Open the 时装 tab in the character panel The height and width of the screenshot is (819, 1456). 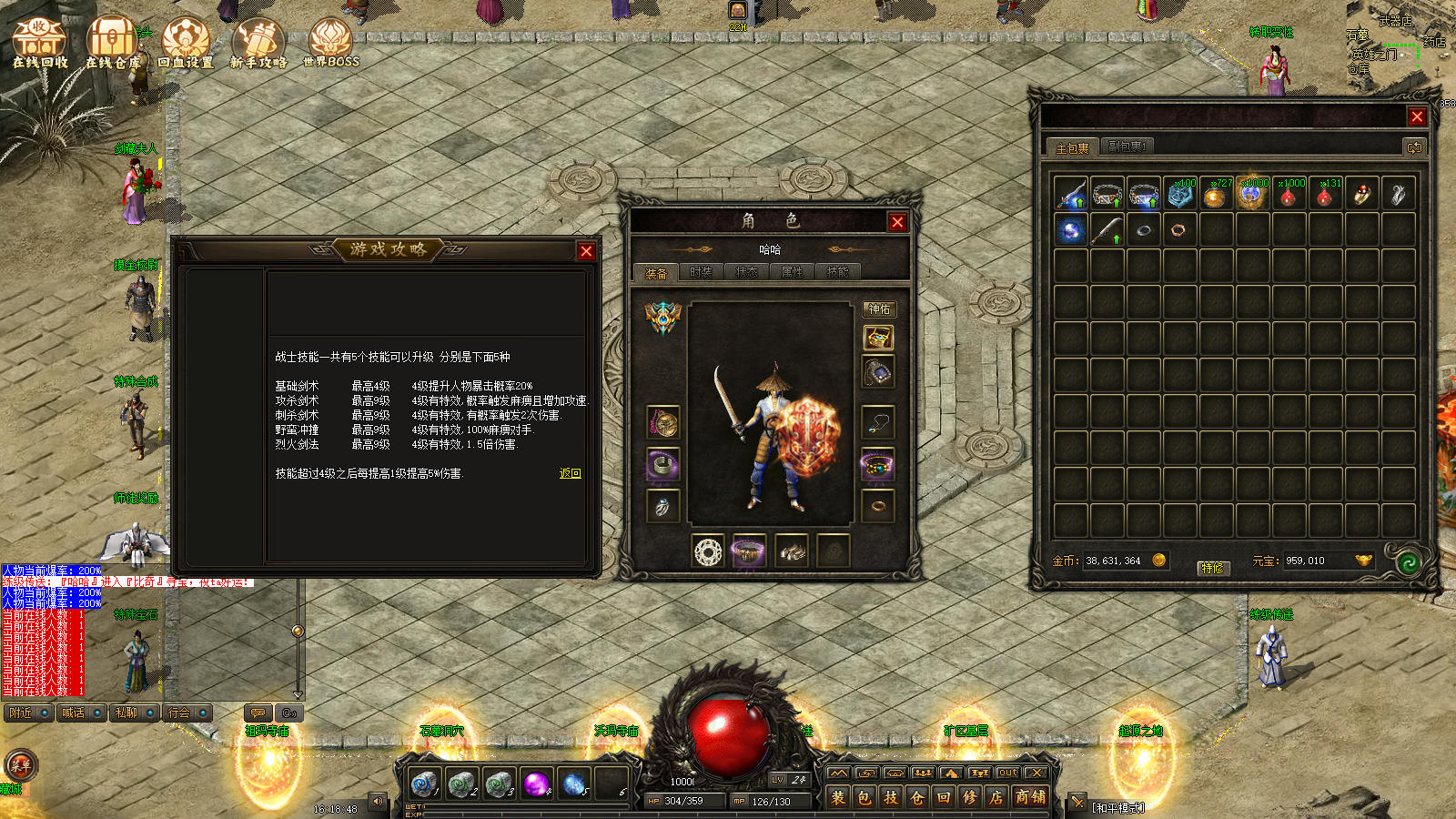701,272
